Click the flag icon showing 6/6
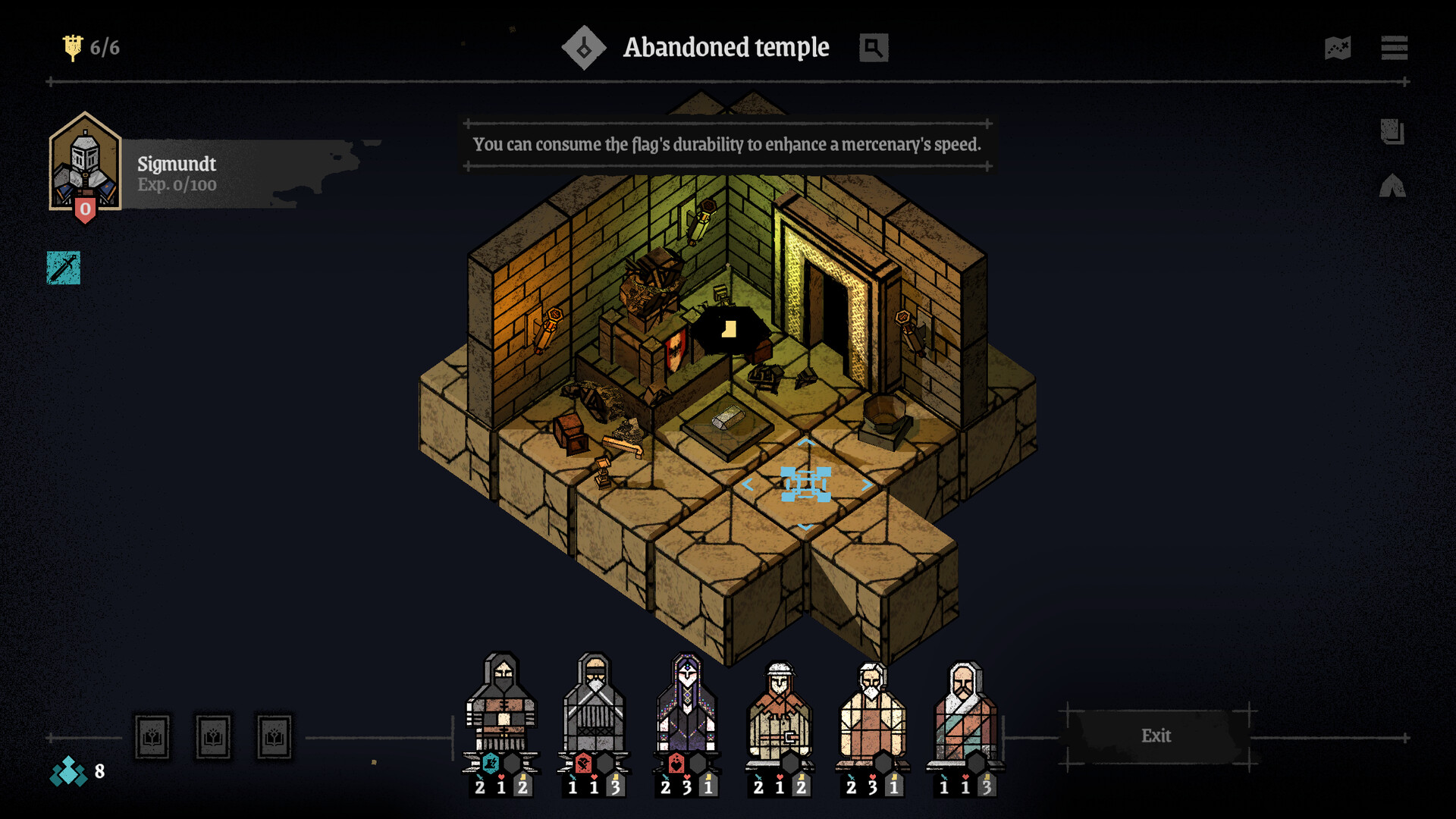The image size is (1456, 819). coord(73,45)
